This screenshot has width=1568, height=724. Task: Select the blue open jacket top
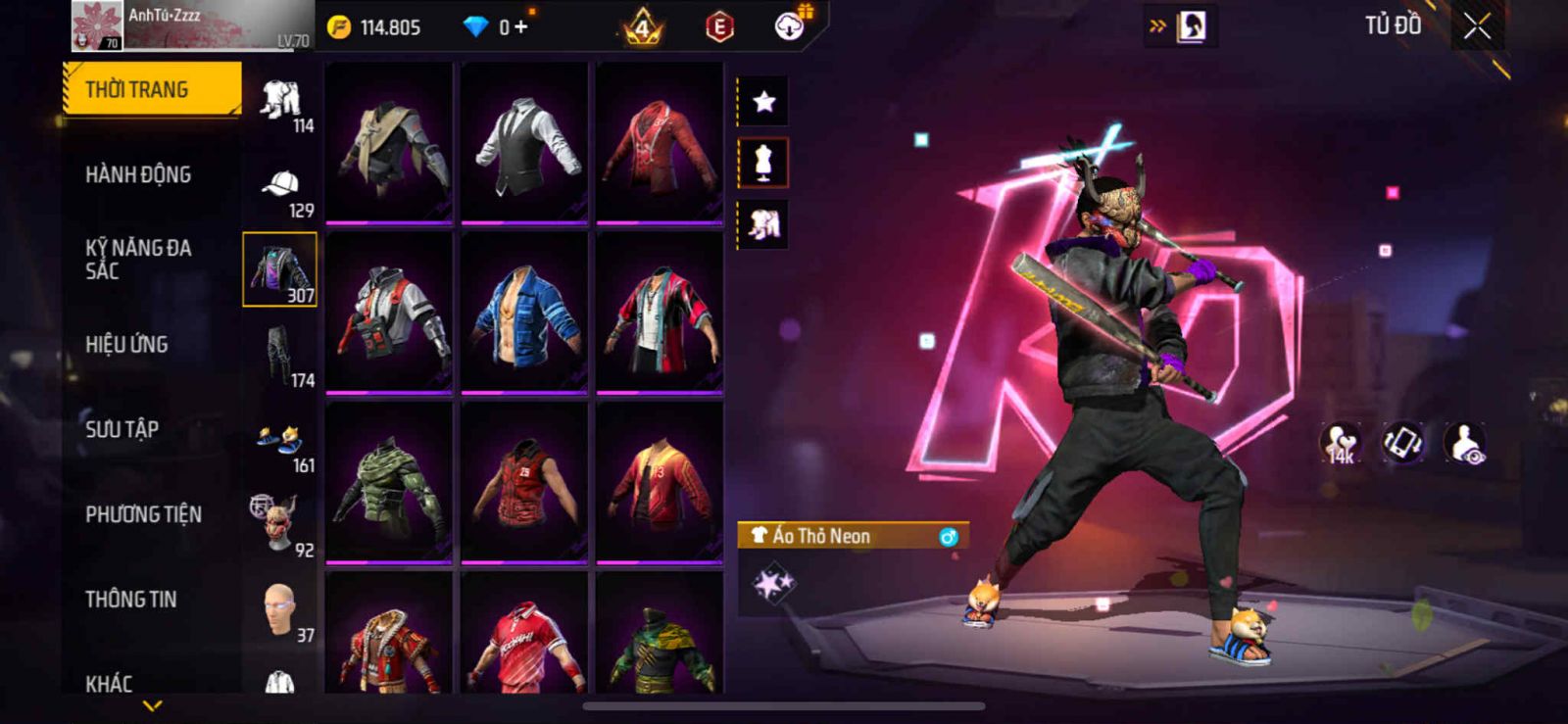[x=524, y=314]
